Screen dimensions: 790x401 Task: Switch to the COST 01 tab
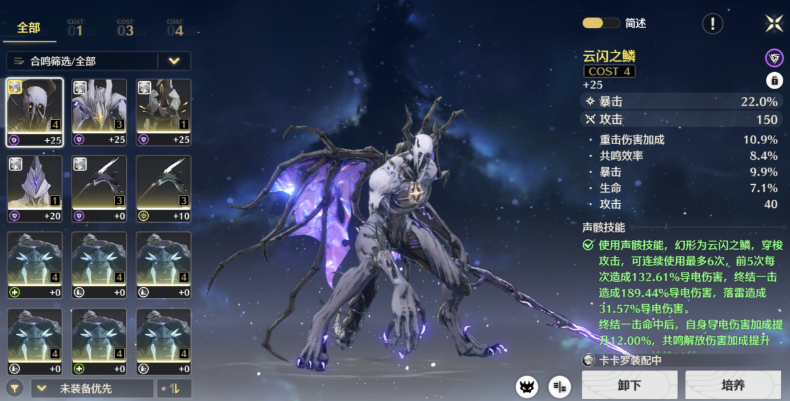pyautogui.click(x=75, y=28)
